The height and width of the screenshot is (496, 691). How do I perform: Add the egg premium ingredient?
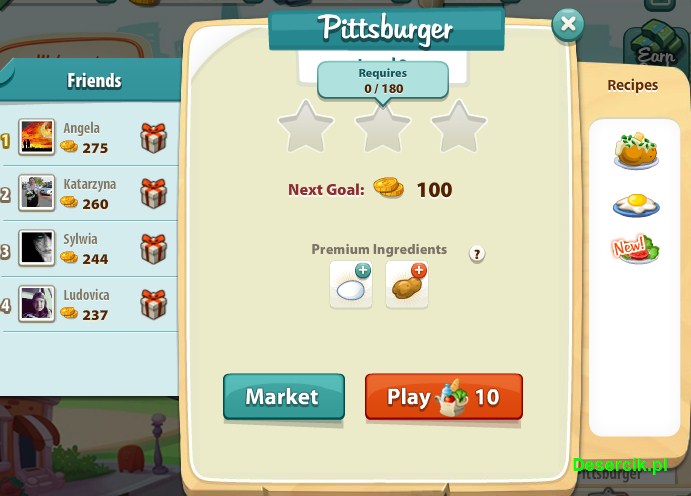[x=351, y=285]
